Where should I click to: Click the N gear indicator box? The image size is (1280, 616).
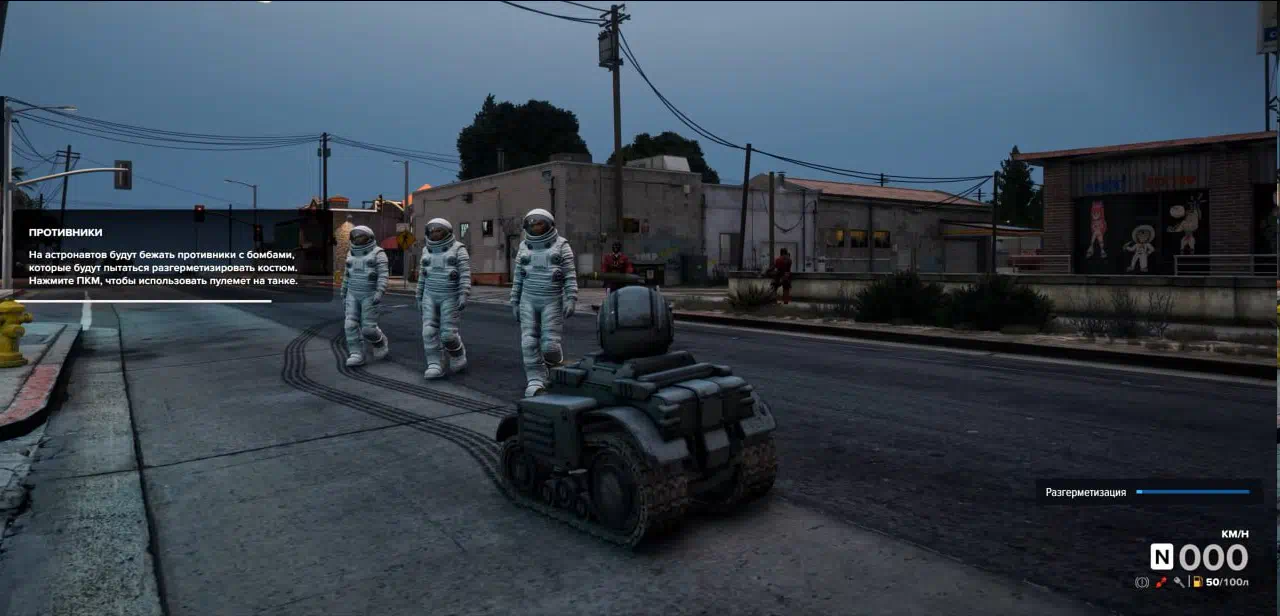[x=1162, y=557]
